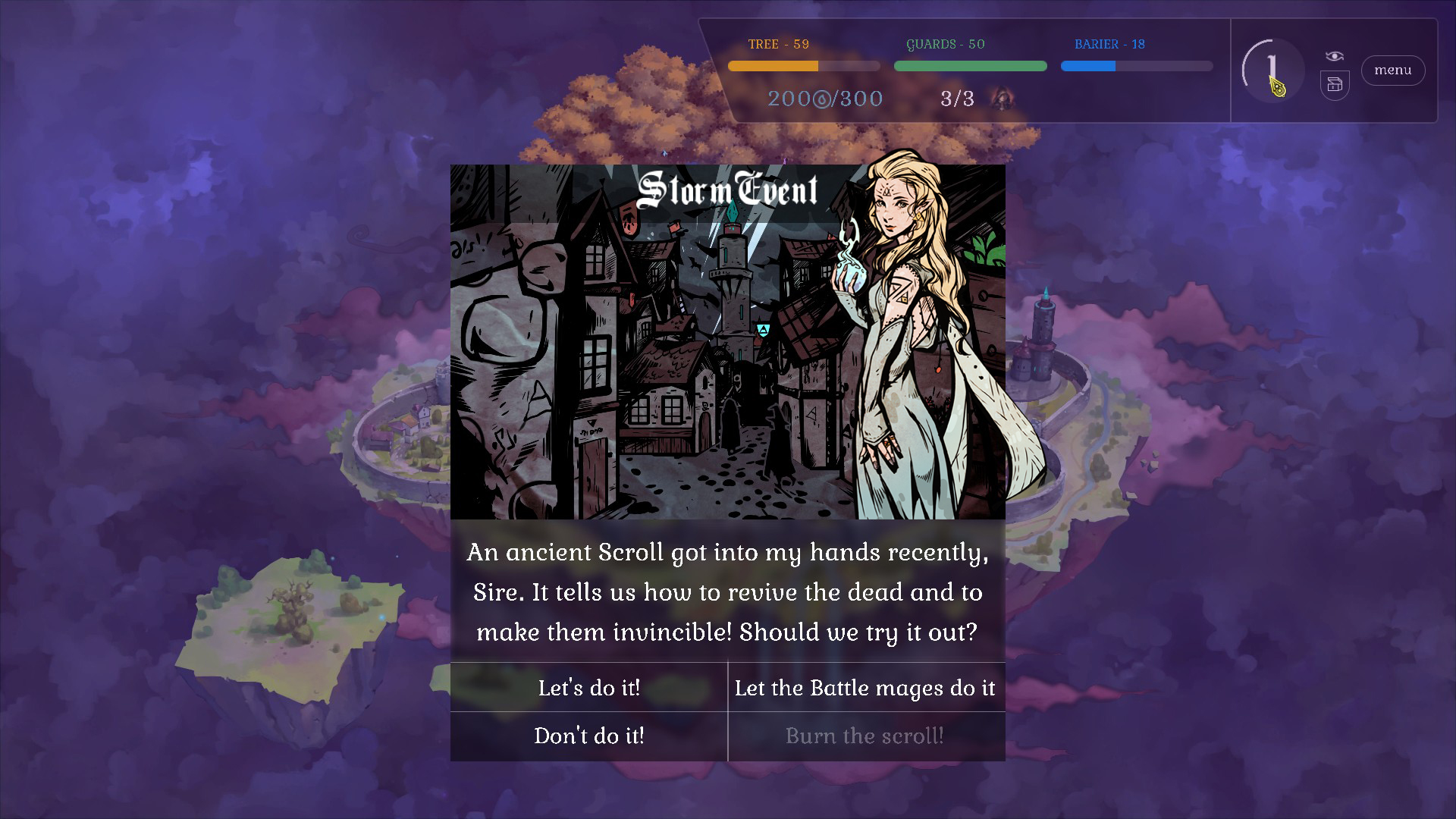Choose the "Let's do it!" reply
1456x819 pixels.
tap(589, 688)
